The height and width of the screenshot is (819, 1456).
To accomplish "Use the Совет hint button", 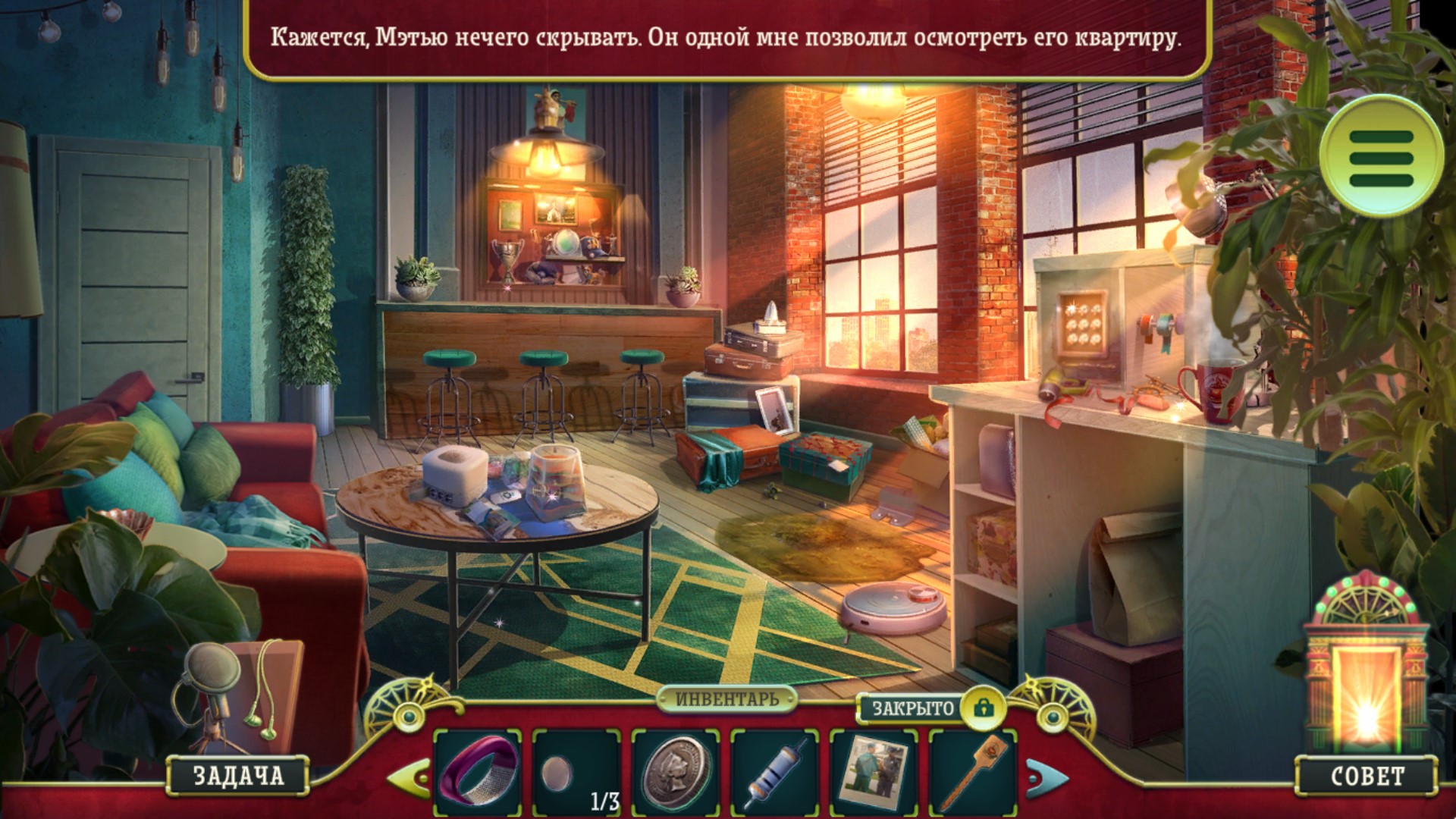I will (x=1367, y=775).
